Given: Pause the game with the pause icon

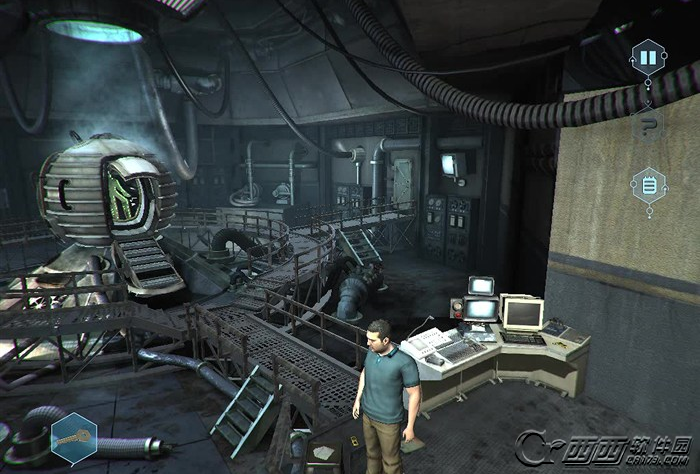Looking at the screenshot, I should tap(648, 58).
